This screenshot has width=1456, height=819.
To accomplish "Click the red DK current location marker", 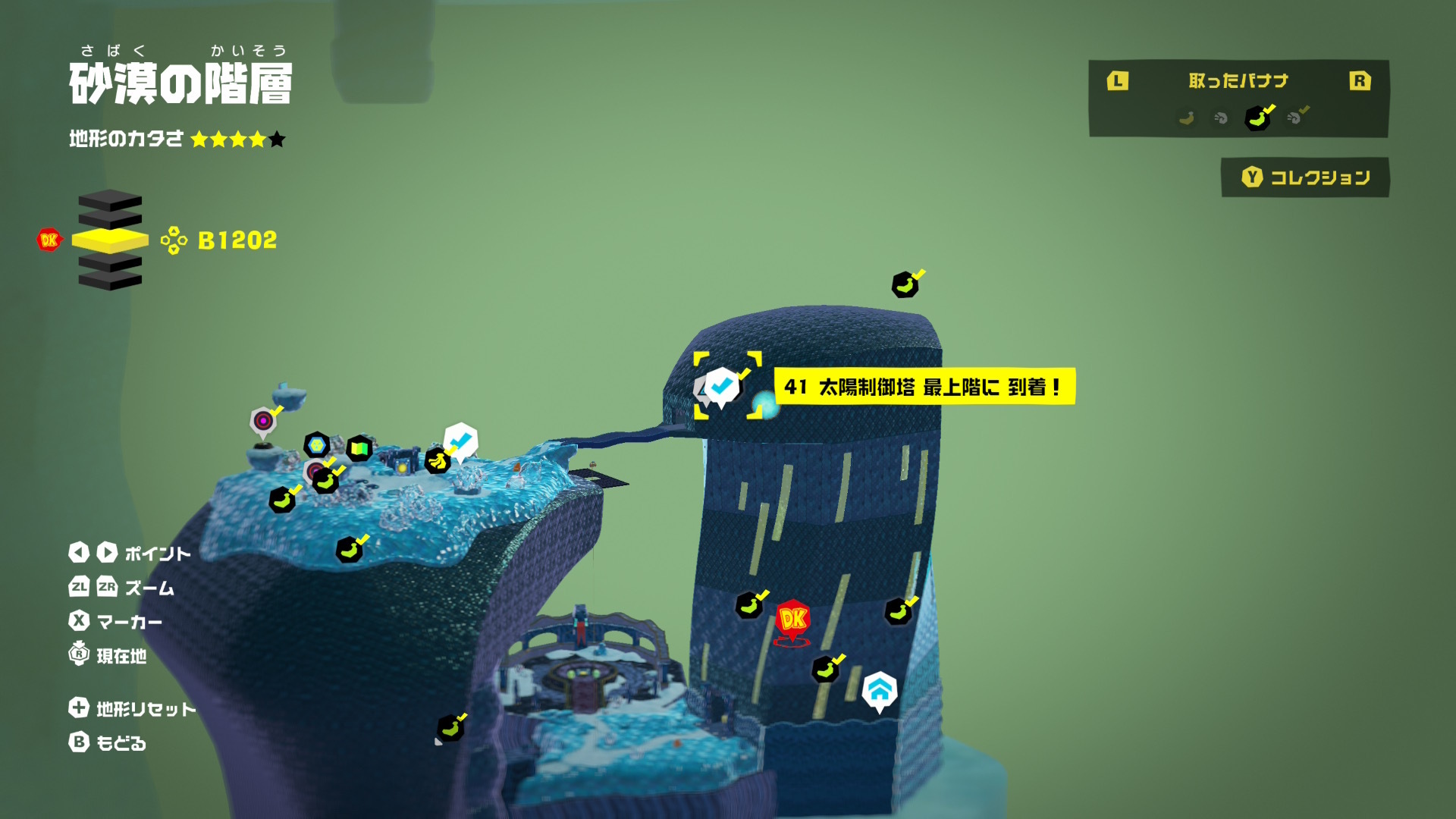I will (792, 620).
